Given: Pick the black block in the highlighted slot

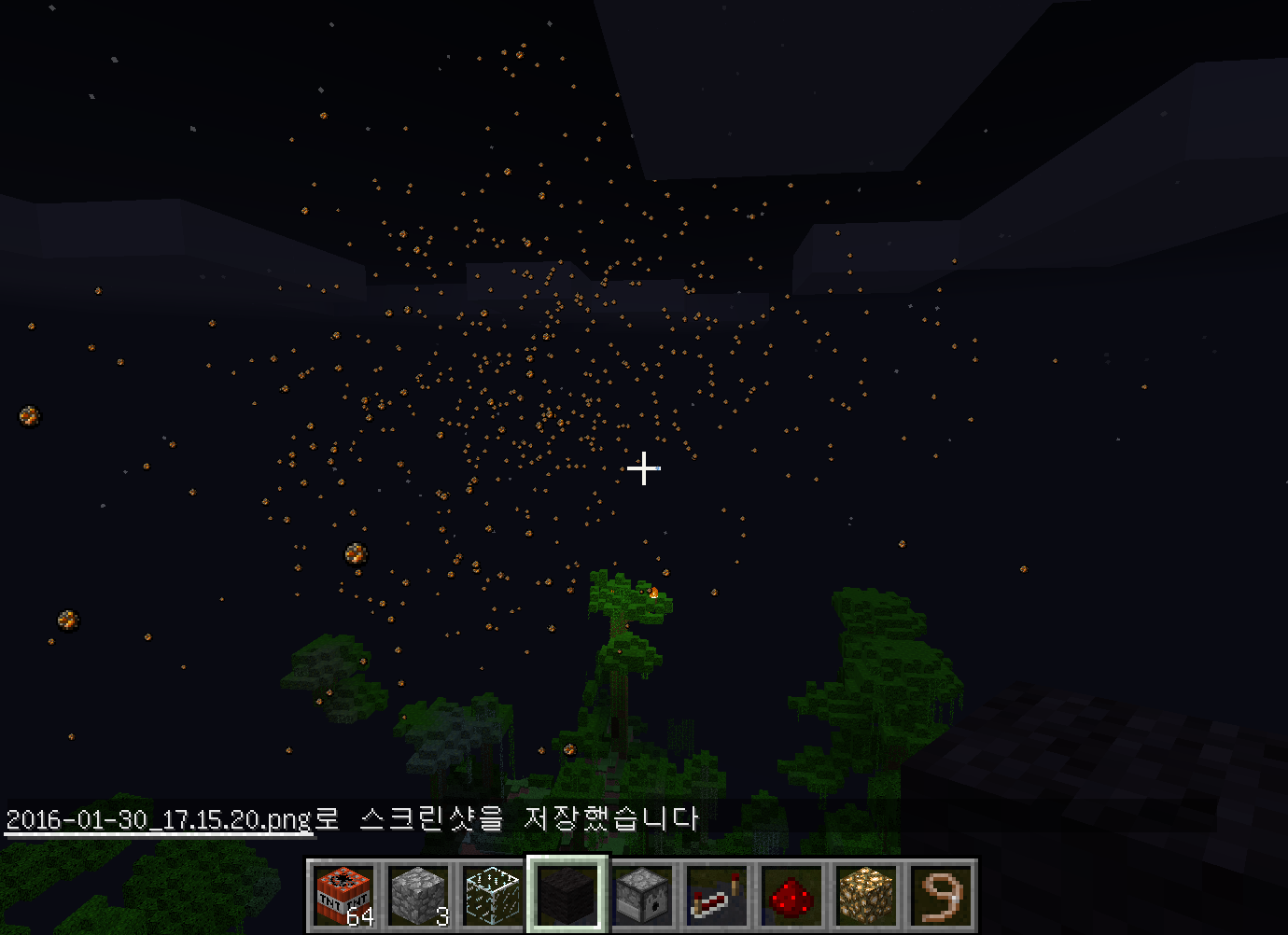Looking at the screenshot, I should 567,895.
